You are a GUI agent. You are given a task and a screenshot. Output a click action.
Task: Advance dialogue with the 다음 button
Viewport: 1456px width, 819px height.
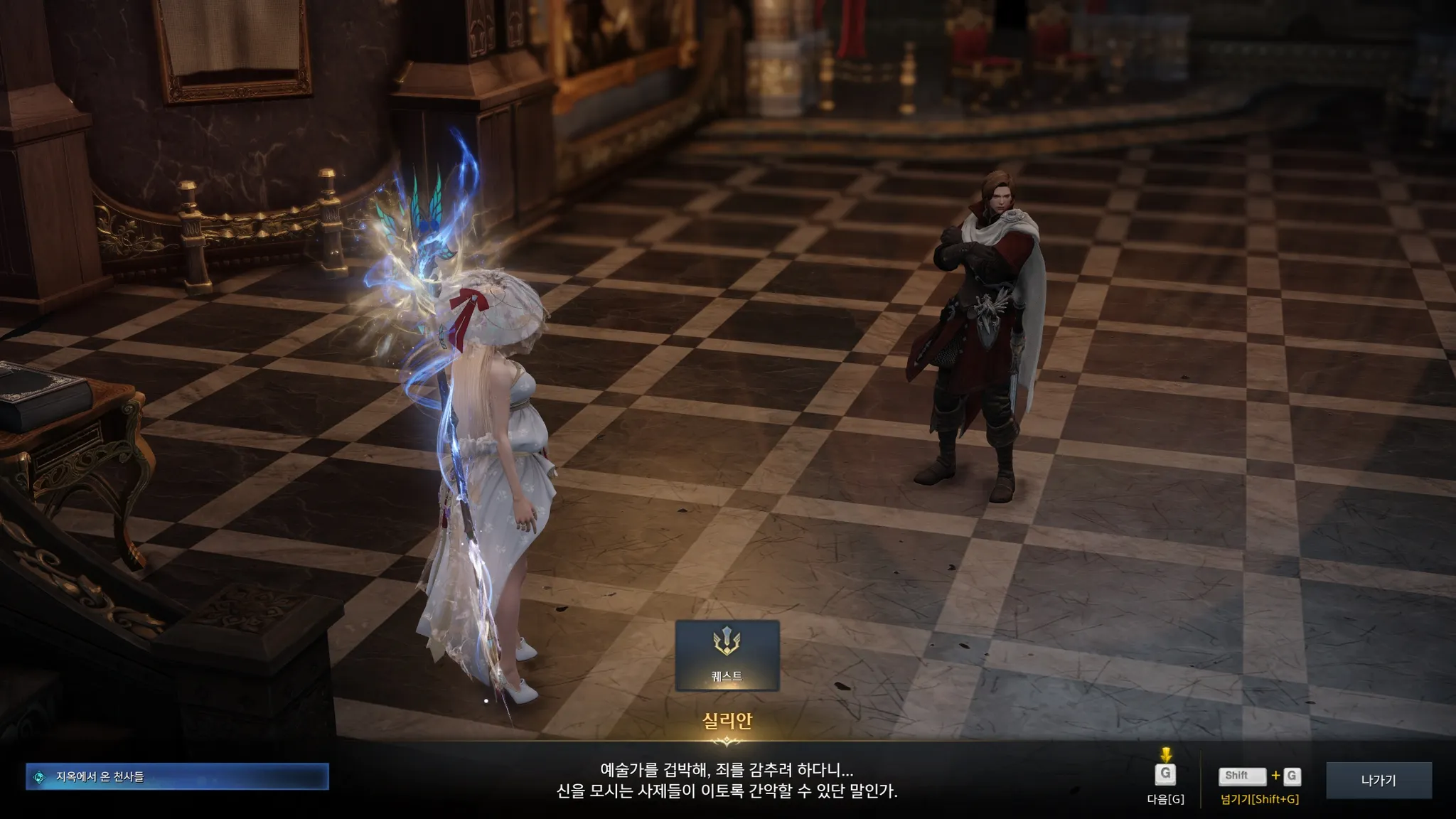tap(1165, 775)
